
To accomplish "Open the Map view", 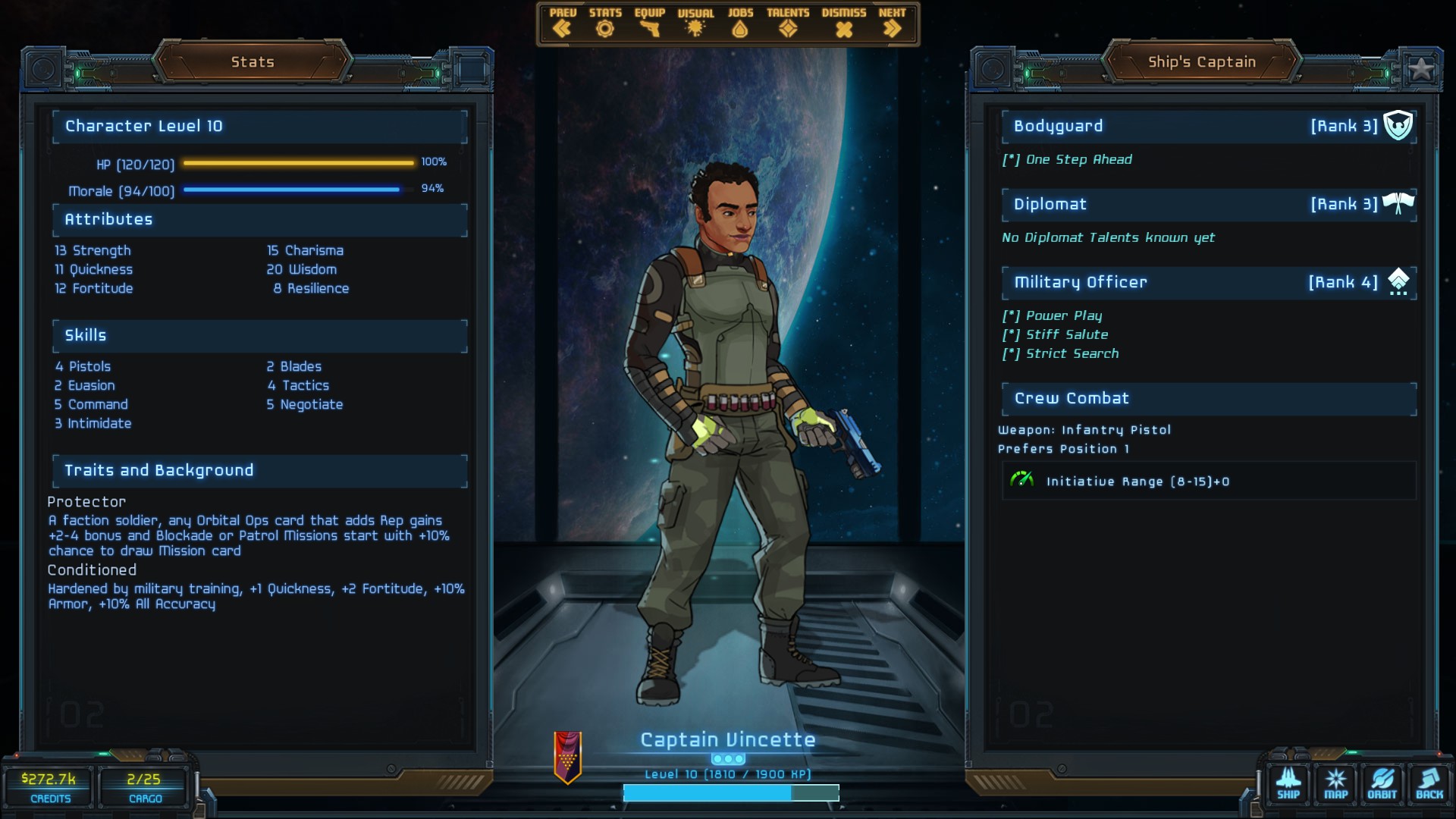I will 1335,783.
